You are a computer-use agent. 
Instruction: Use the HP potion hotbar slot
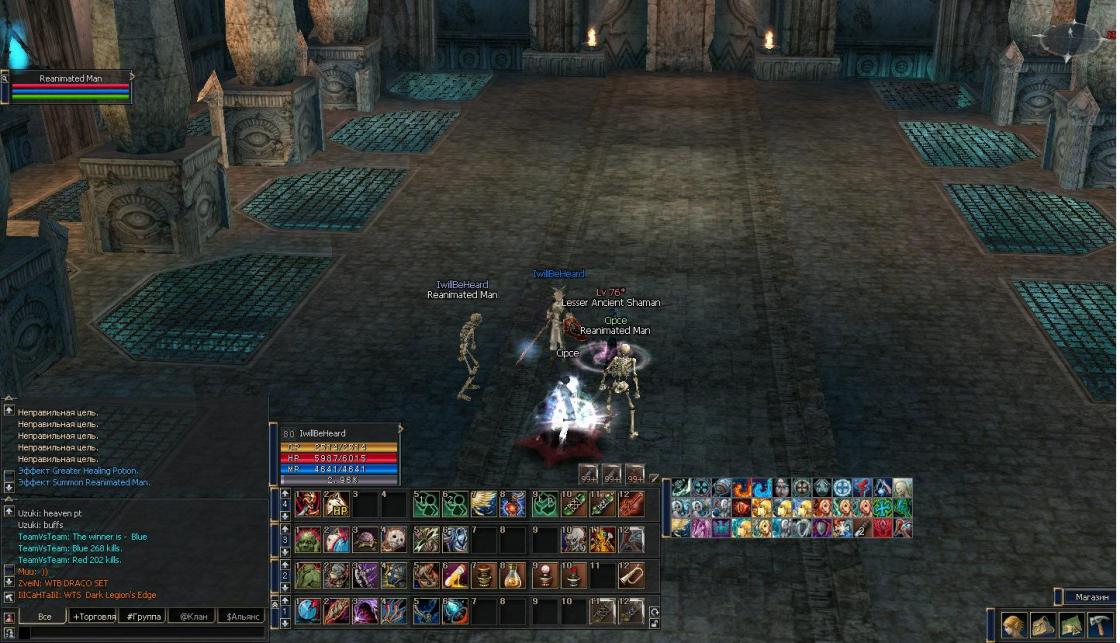336,503
